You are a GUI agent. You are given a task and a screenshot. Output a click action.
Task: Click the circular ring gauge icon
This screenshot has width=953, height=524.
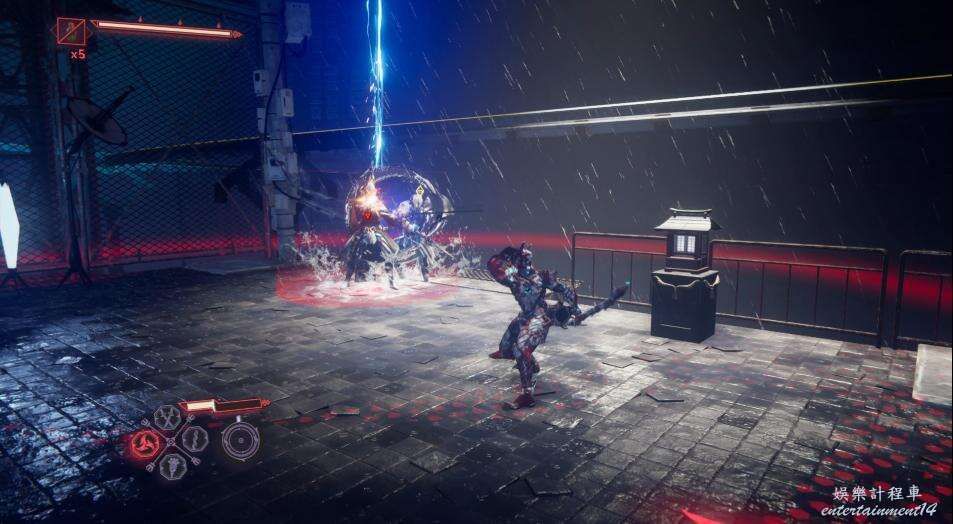240,440
